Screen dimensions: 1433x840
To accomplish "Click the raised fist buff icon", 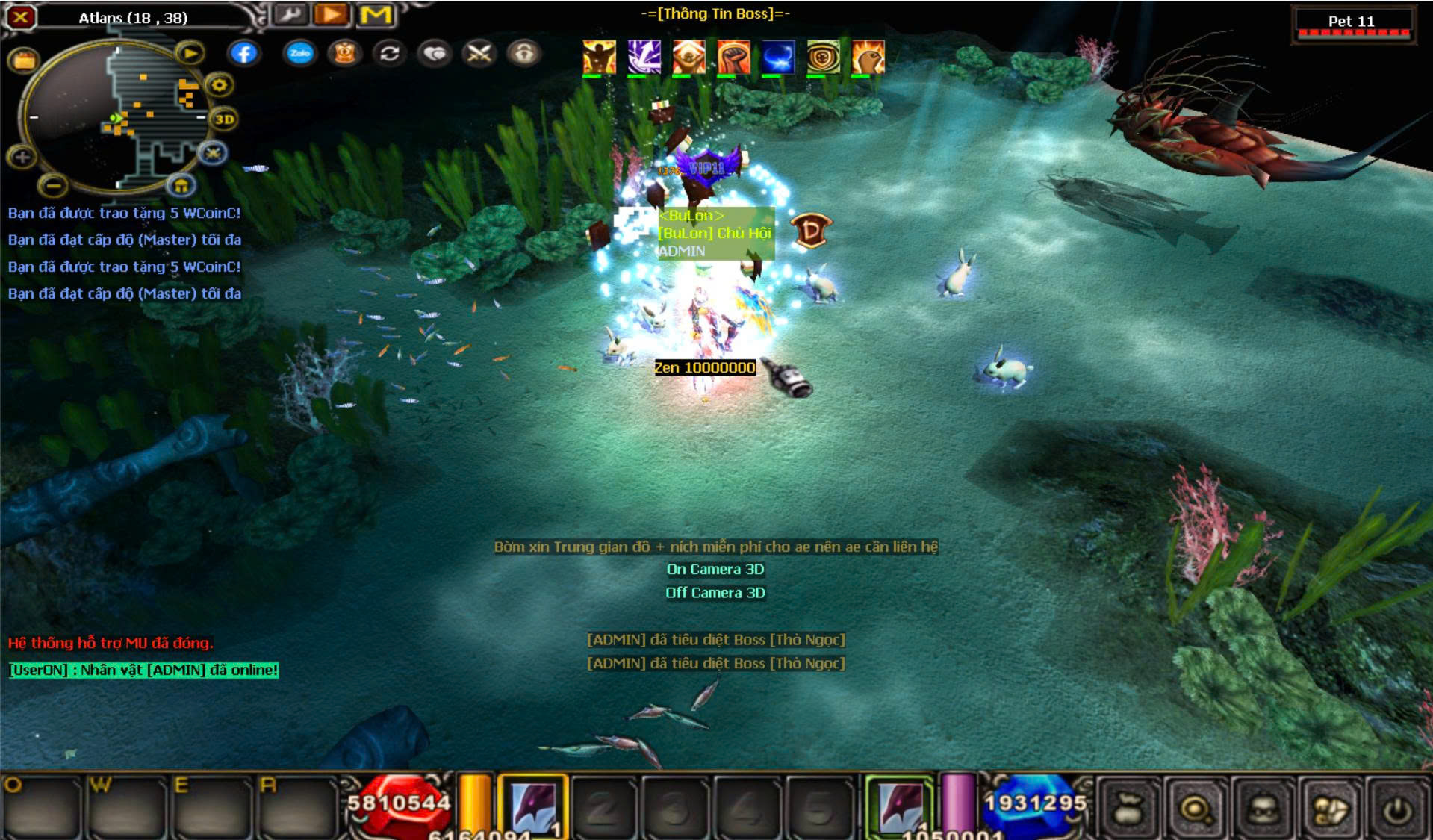I will 733,57.
